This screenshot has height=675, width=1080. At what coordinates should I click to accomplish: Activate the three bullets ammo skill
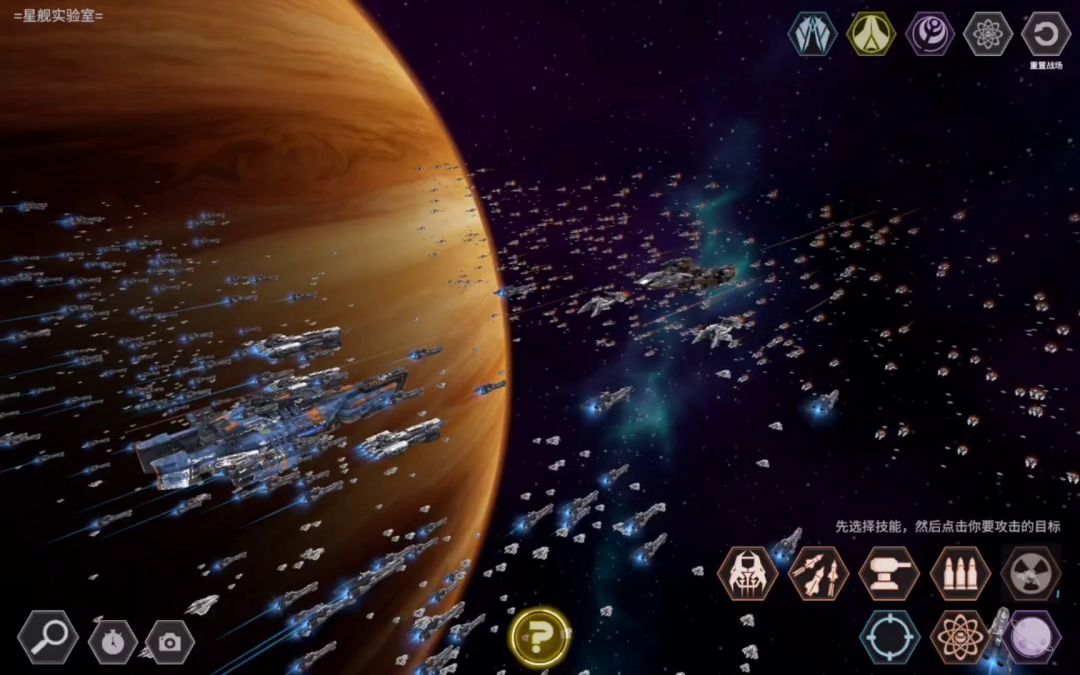click(960, 573)
